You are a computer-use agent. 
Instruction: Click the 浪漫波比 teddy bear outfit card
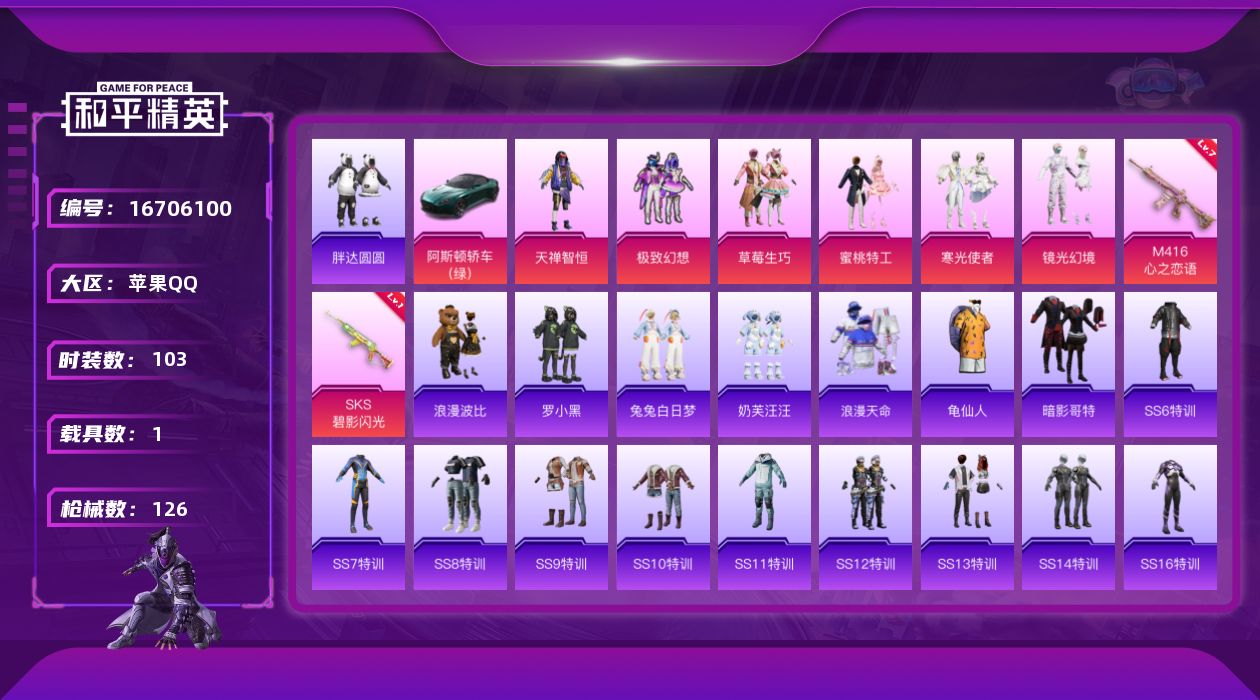(x=460, y=364)
